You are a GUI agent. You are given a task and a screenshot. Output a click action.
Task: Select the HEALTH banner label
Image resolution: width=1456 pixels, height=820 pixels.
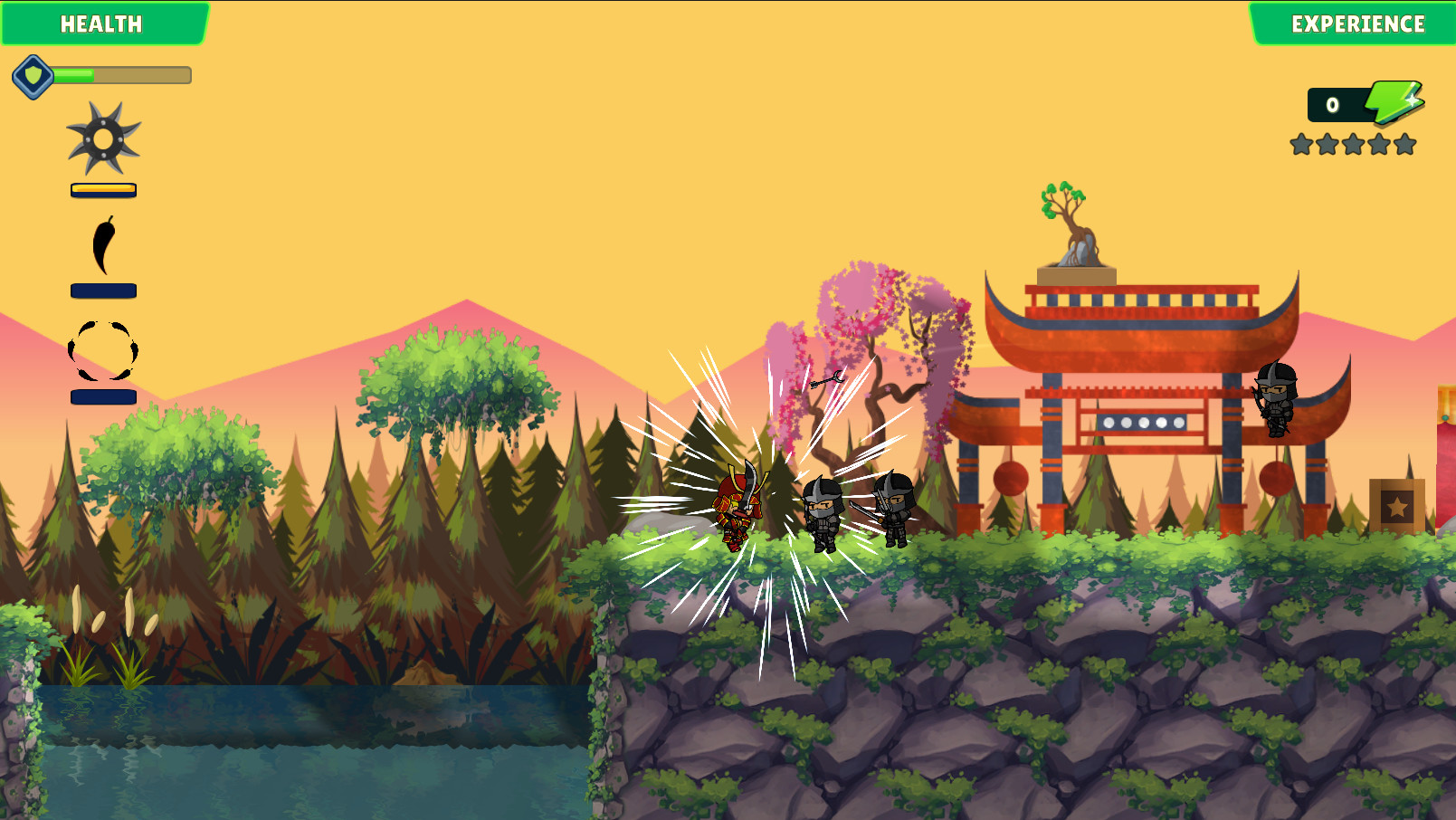coord(101,24)
